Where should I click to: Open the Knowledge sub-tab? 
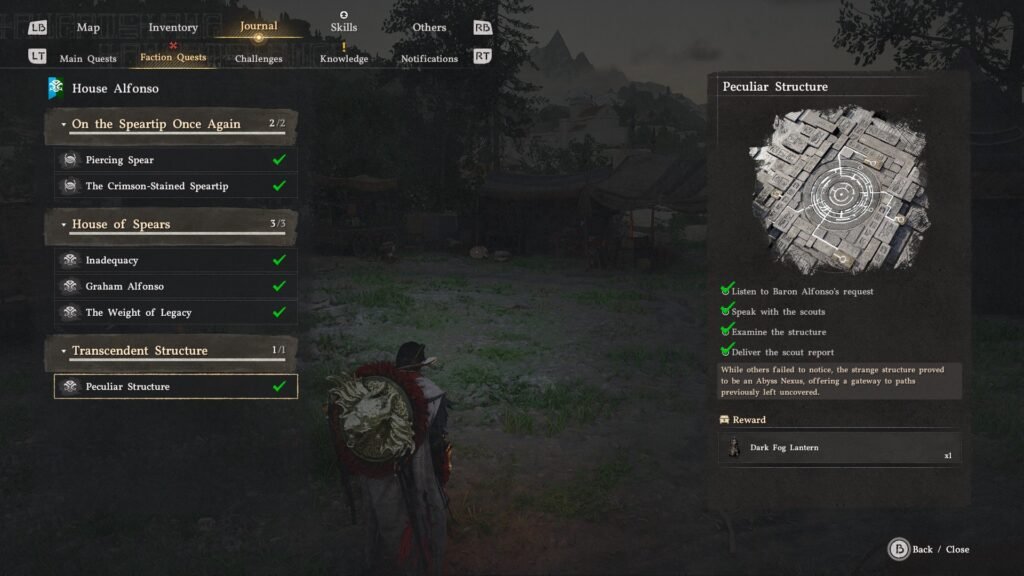pyautogui.click(x=344, y=58)
